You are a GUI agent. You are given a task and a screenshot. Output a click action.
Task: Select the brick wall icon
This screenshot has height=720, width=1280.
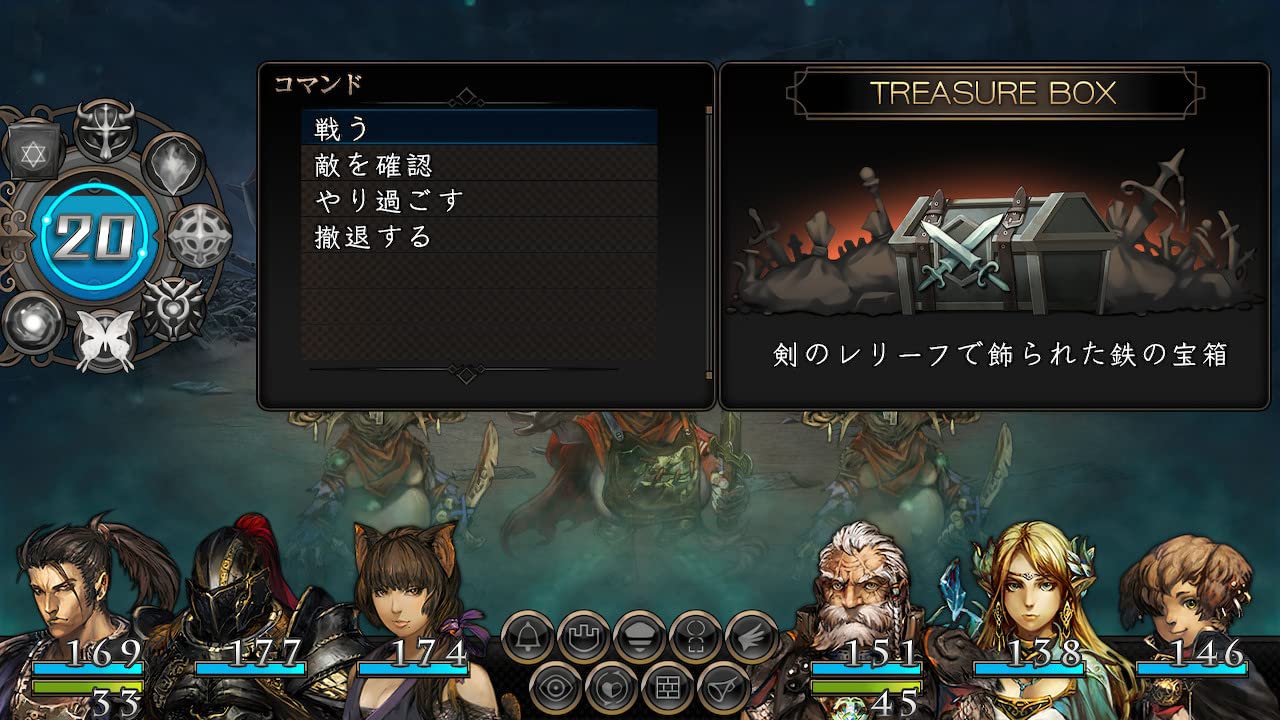click(x=668, y=688)
